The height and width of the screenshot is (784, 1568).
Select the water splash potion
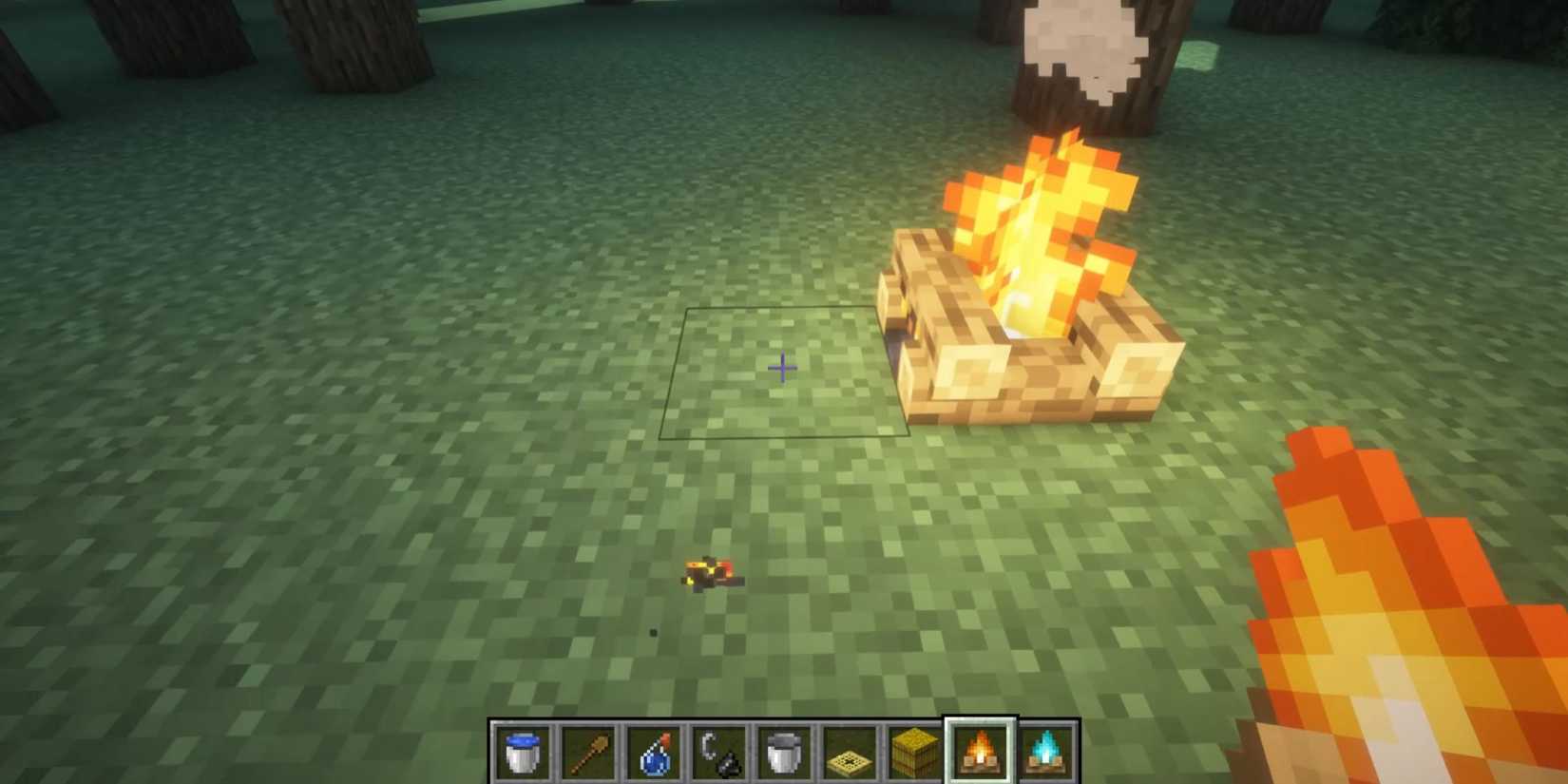click(x=651, y=751)
